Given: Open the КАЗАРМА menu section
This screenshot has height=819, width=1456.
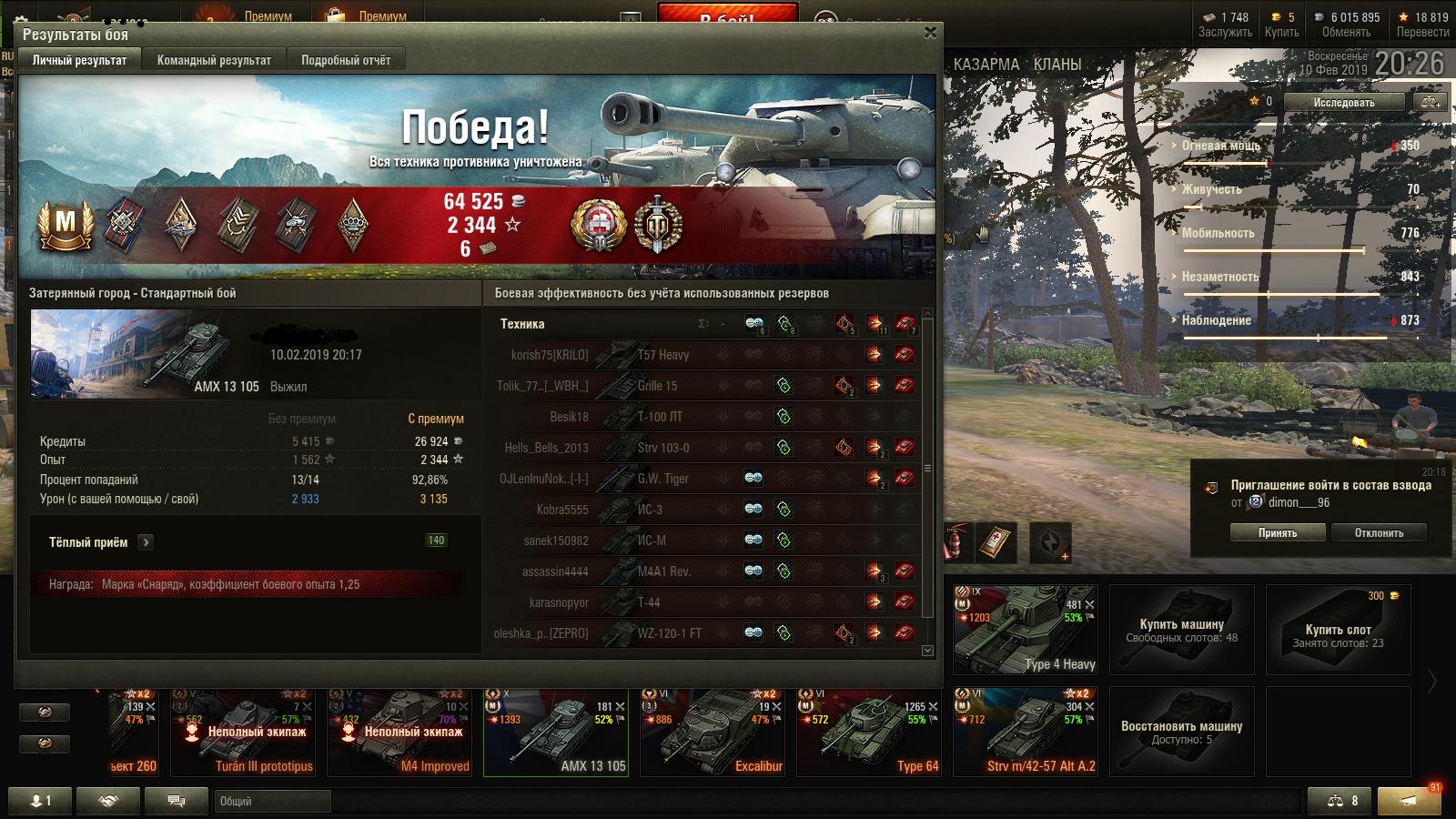Looking at the screenshot, I should click(986, 65).
